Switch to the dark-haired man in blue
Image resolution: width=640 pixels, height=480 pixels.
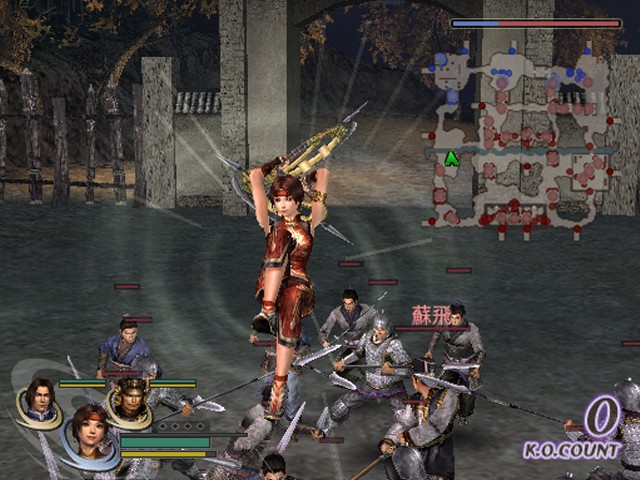point(40,400)
